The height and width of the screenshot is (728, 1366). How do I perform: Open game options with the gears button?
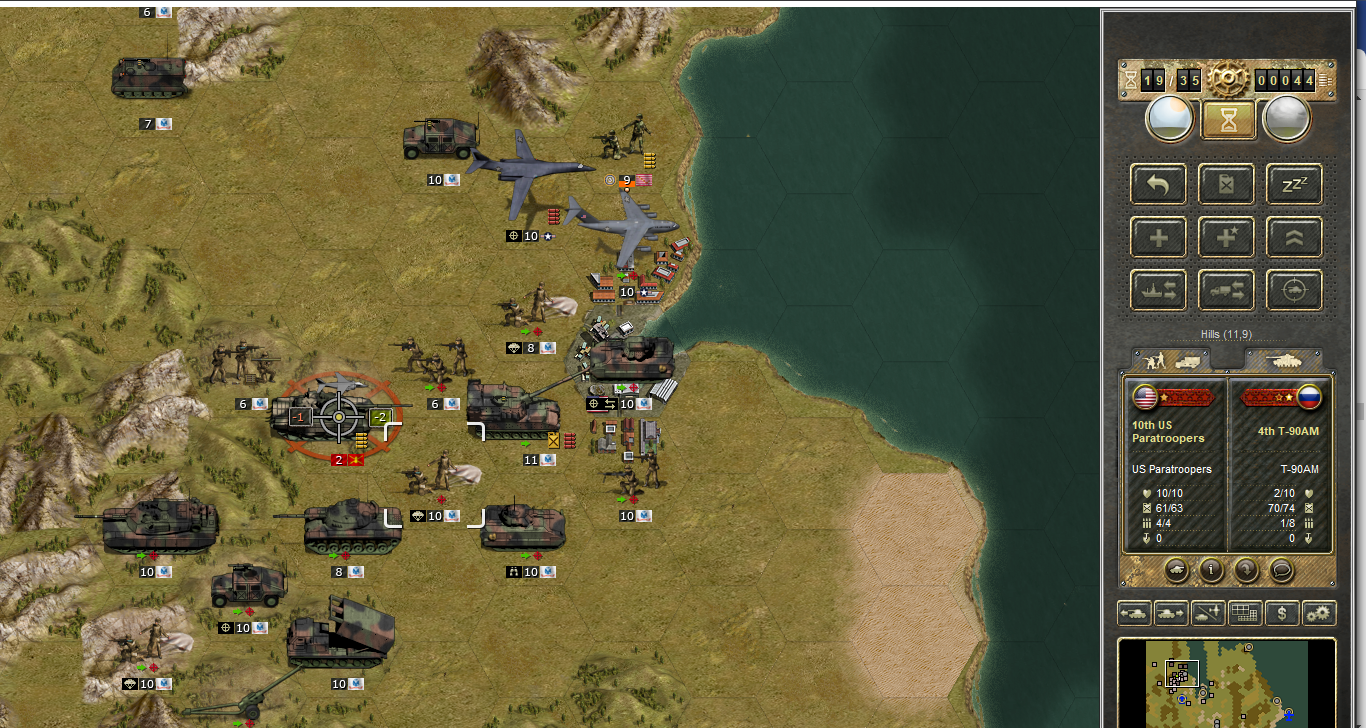pyautogui.click(x=1320, y=613)
